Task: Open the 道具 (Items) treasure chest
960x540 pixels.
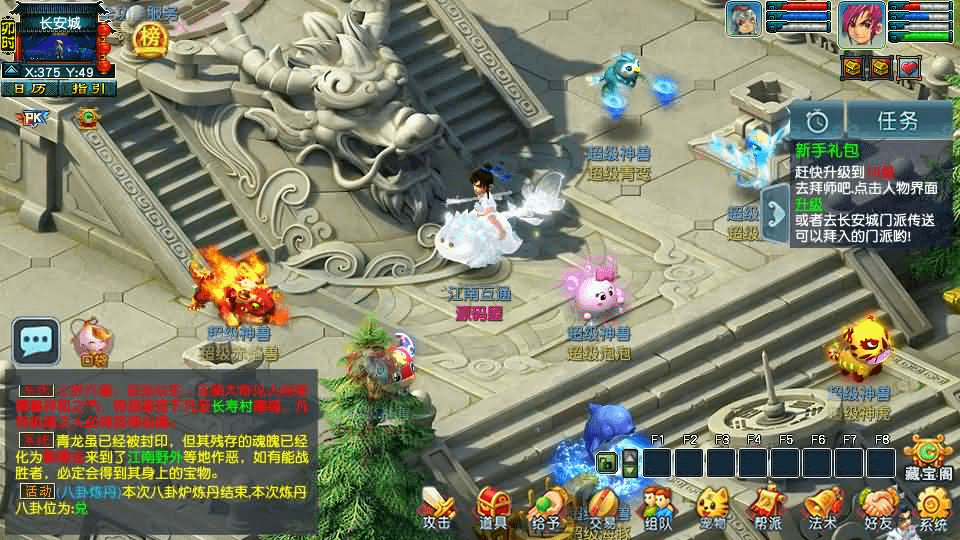Action: (492, 506)
